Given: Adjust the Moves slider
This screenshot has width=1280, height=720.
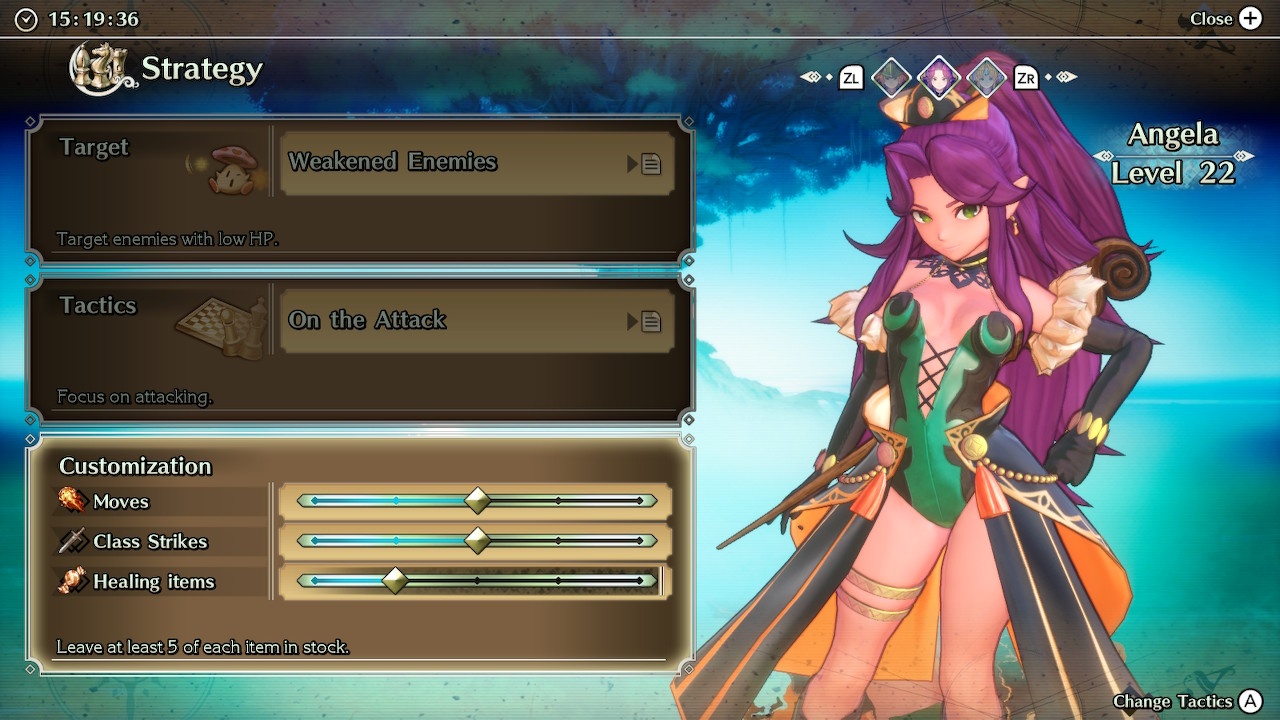Looking at the screenshot, I should [x=477, y=500].
